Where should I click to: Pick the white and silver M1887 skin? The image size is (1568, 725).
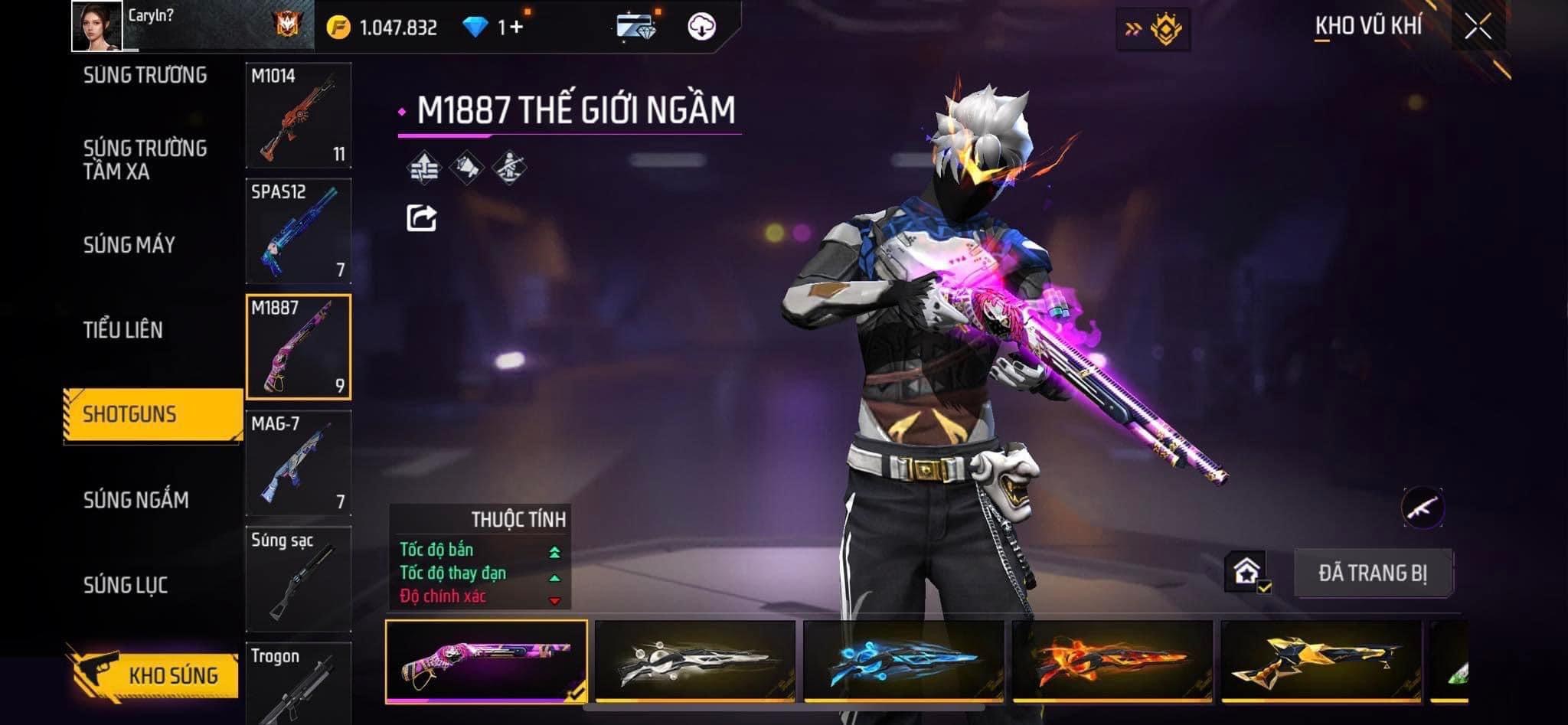click(695, 661)
